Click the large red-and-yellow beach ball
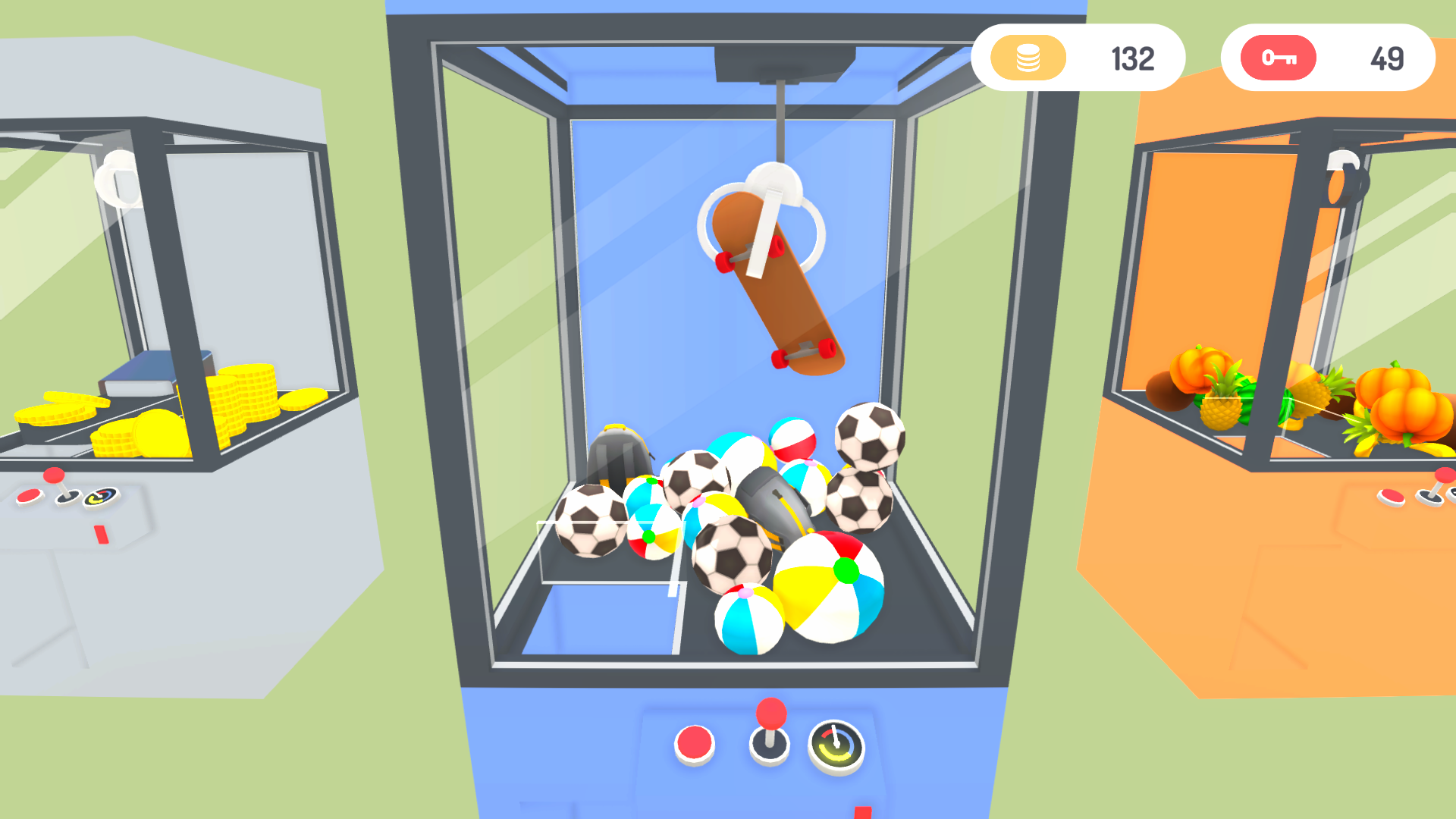This screenshot has height=819, width=1456. [x=829, y=588]
